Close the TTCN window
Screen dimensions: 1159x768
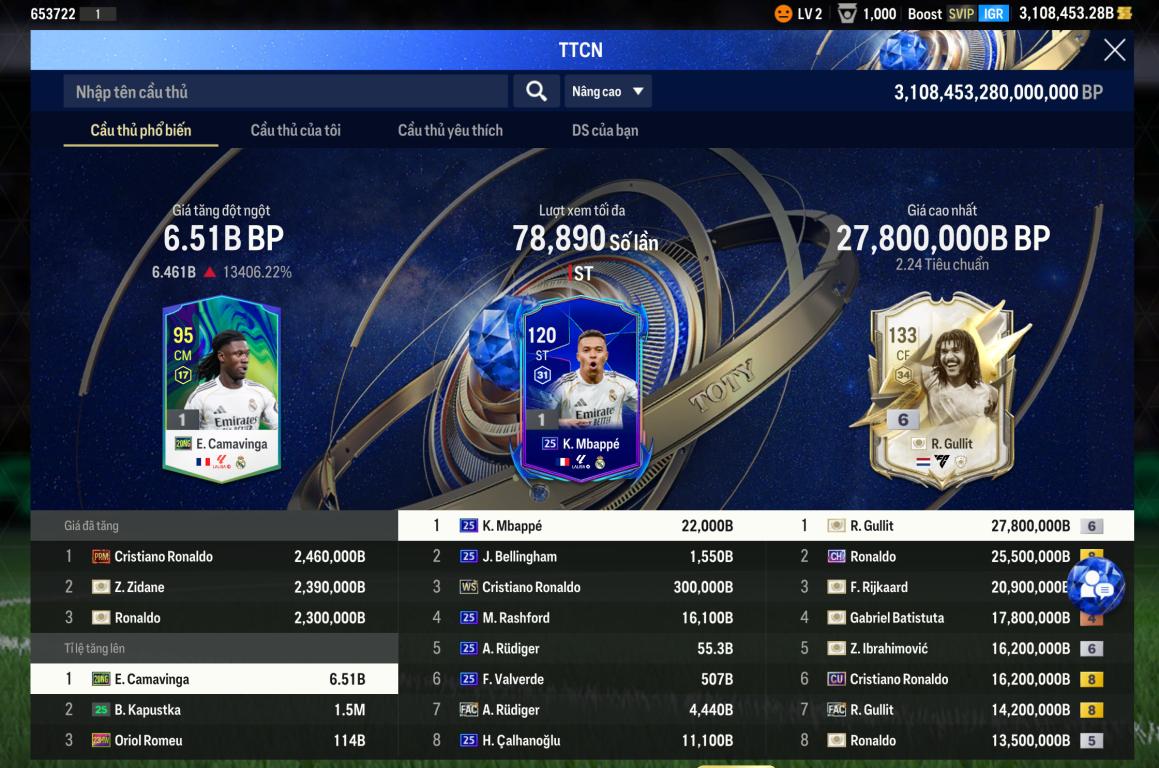pos(1114,50)
